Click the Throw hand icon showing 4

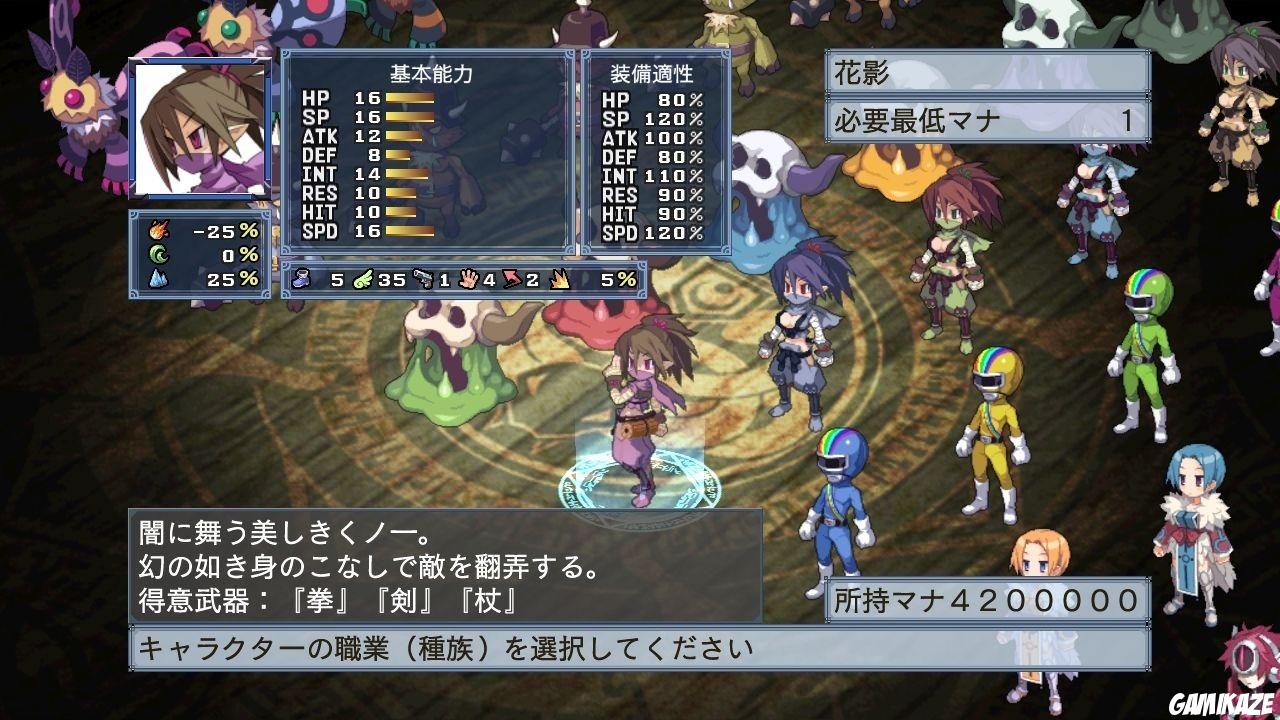(468, 282)
